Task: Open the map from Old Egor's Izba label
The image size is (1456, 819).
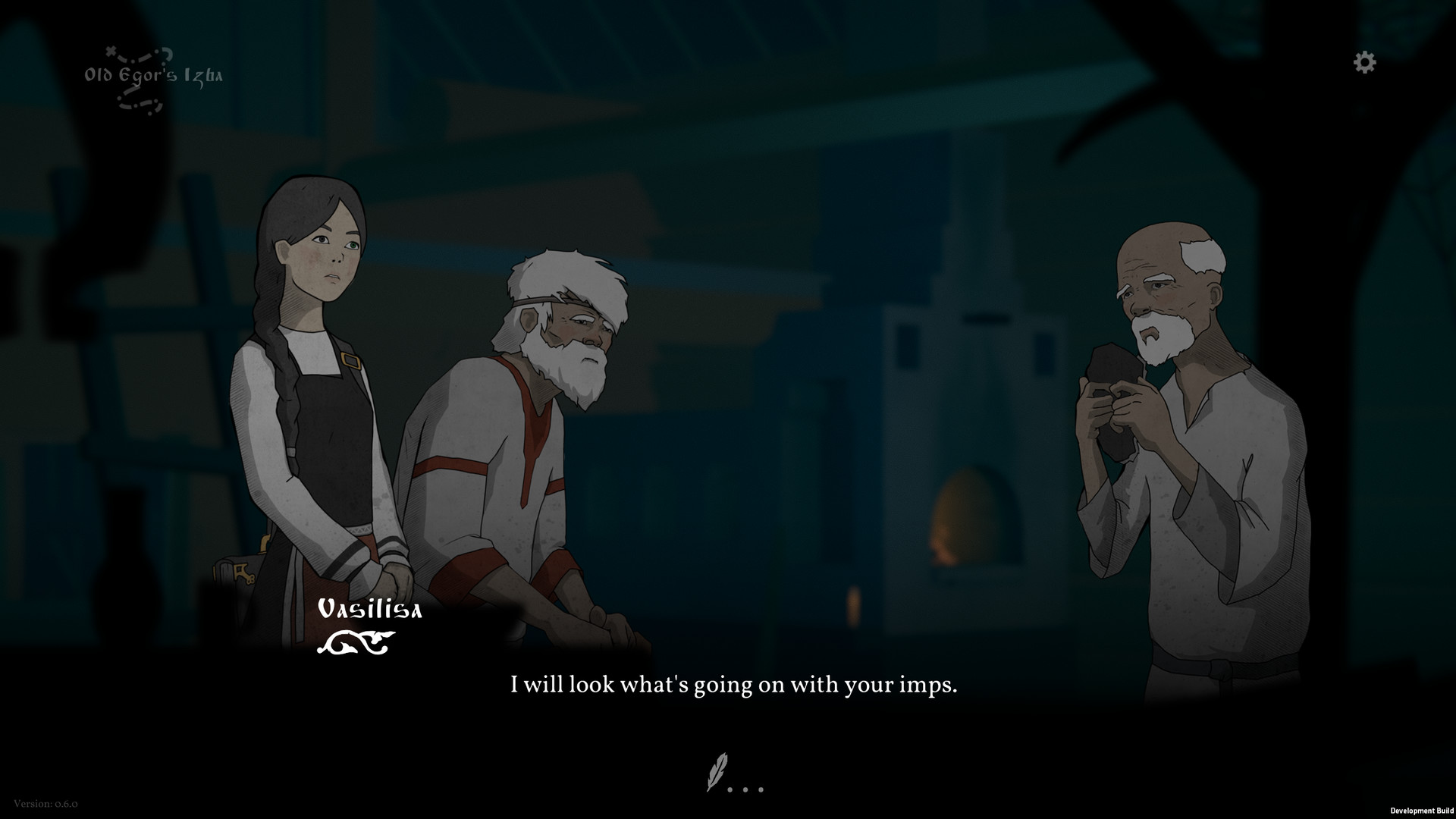Action: [153, 77]
